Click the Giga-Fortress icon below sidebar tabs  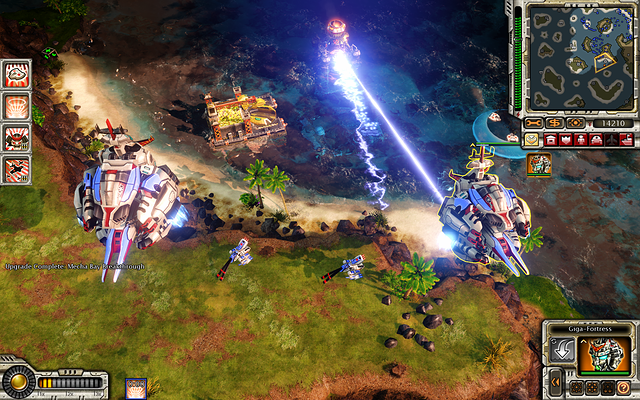click(x=540, y=165)
